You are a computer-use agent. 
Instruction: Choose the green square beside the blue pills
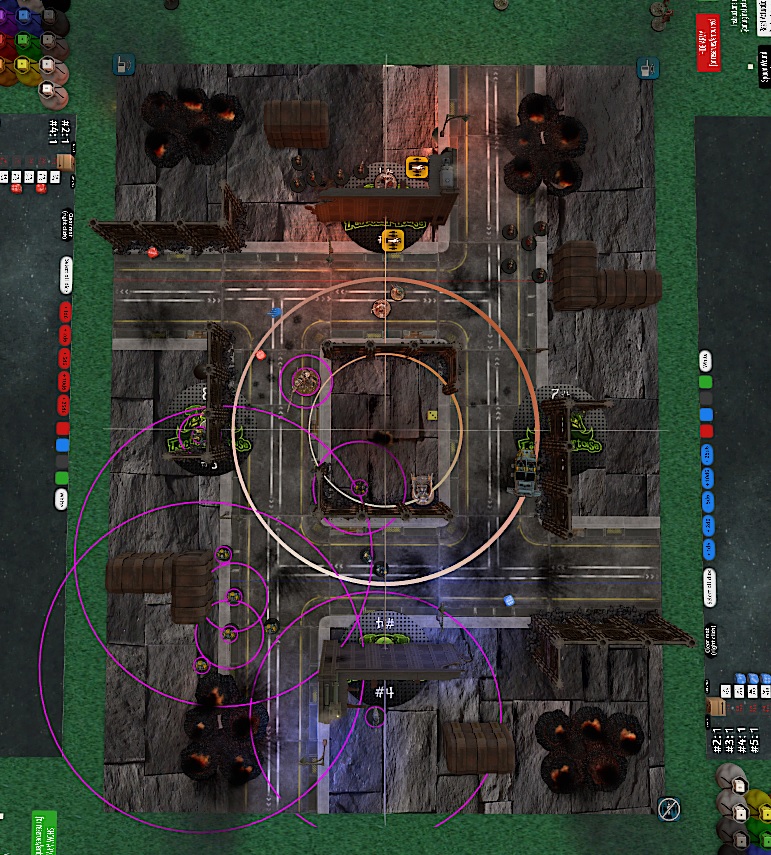coord(706,383)
